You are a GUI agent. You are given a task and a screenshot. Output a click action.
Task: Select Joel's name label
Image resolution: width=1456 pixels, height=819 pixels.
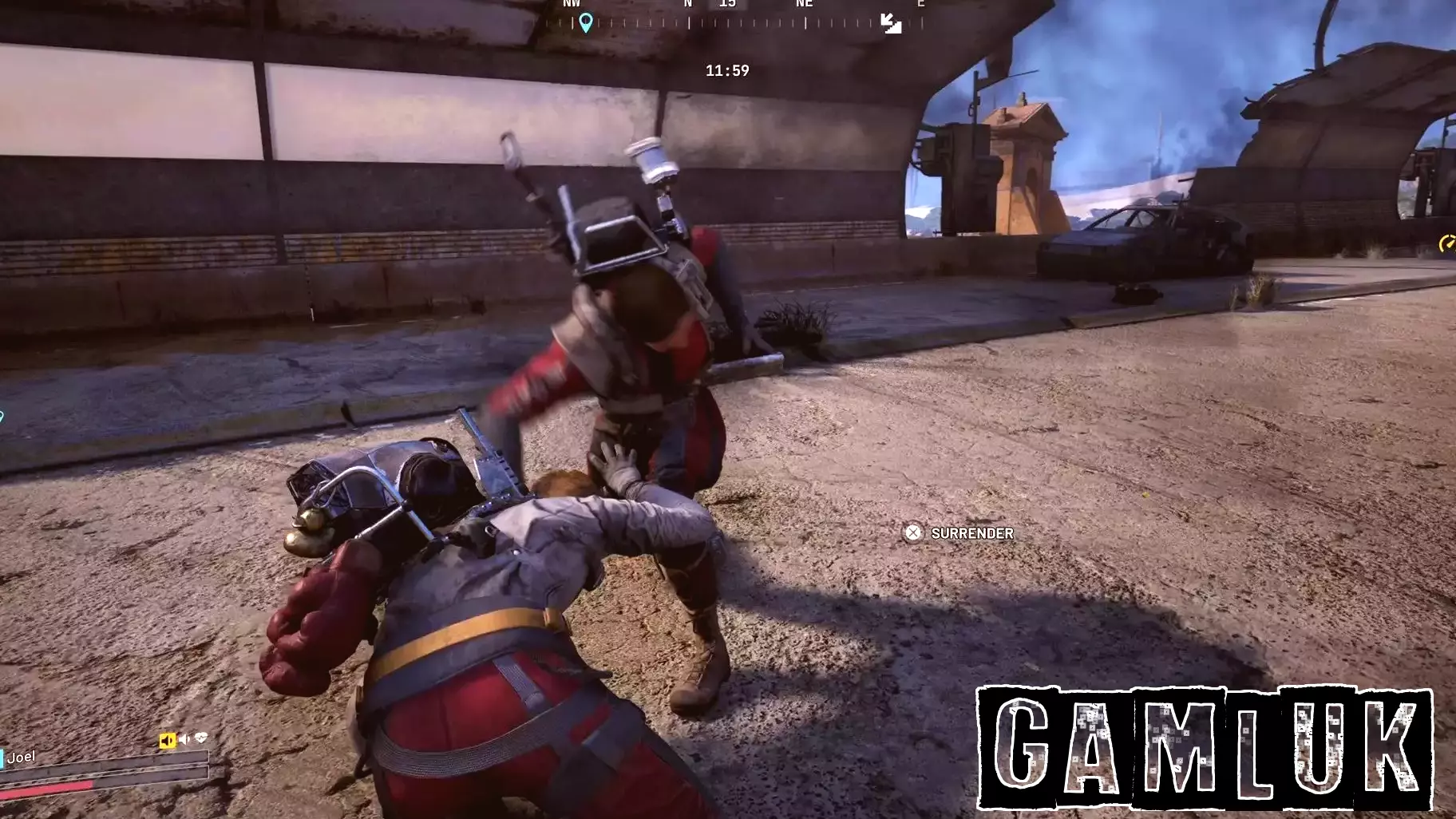coord(22,757)
